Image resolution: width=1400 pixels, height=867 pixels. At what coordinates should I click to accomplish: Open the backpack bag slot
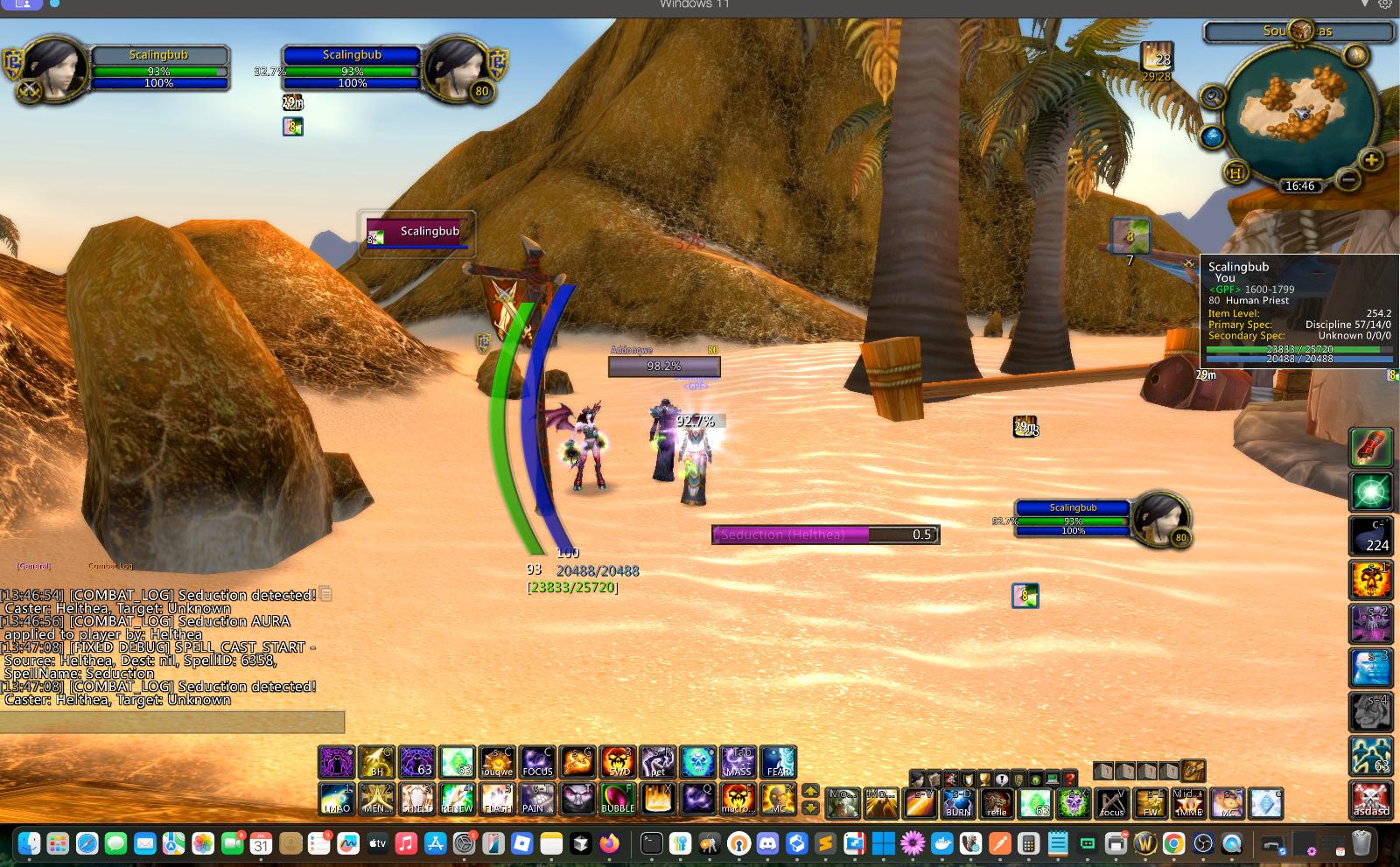click(x=1193, y=771)
